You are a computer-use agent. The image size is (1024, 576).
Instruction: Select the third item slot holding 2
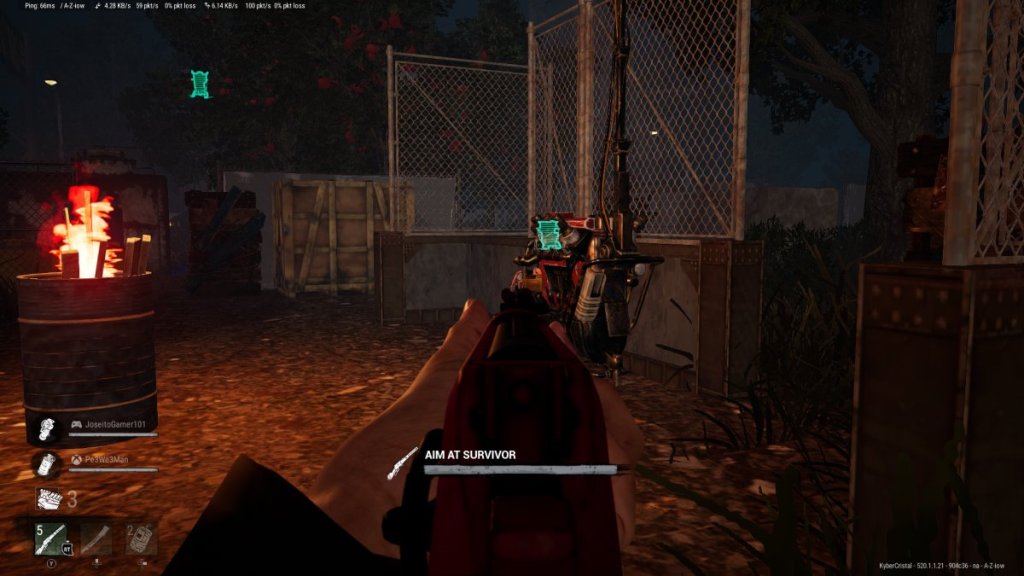(x=141, y=539)
